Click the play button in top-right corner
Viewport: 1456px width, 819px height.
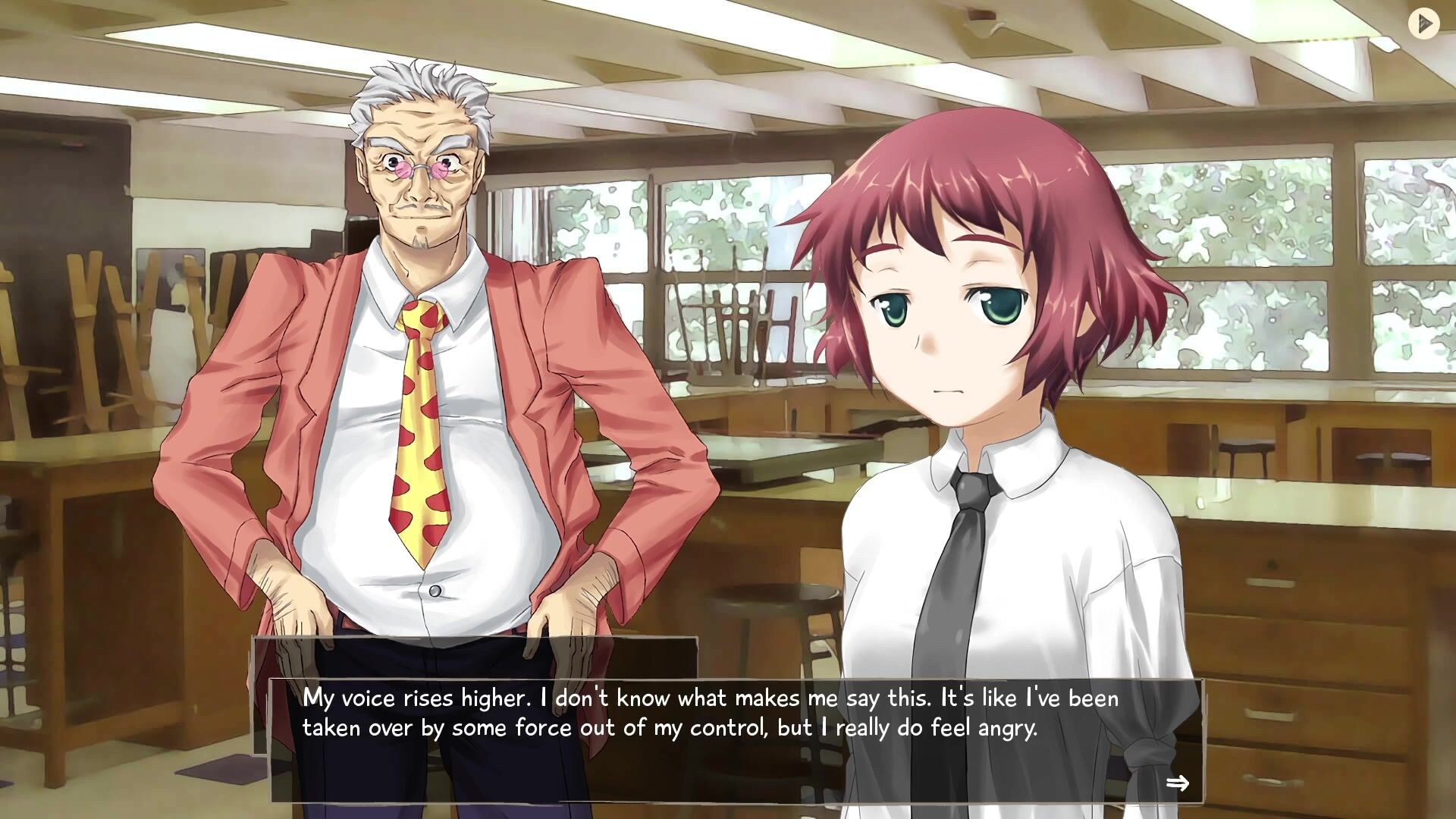(x=1423, y=24)
